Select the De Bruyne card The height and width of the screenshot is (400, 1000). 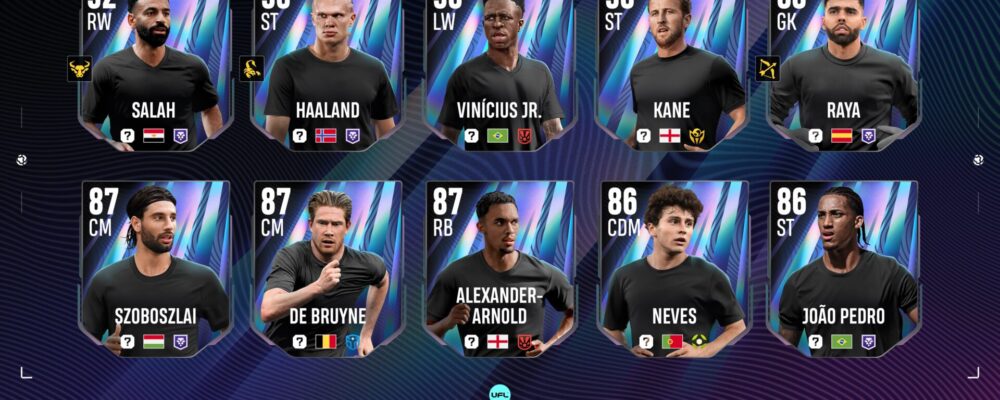tap(327, 268)
